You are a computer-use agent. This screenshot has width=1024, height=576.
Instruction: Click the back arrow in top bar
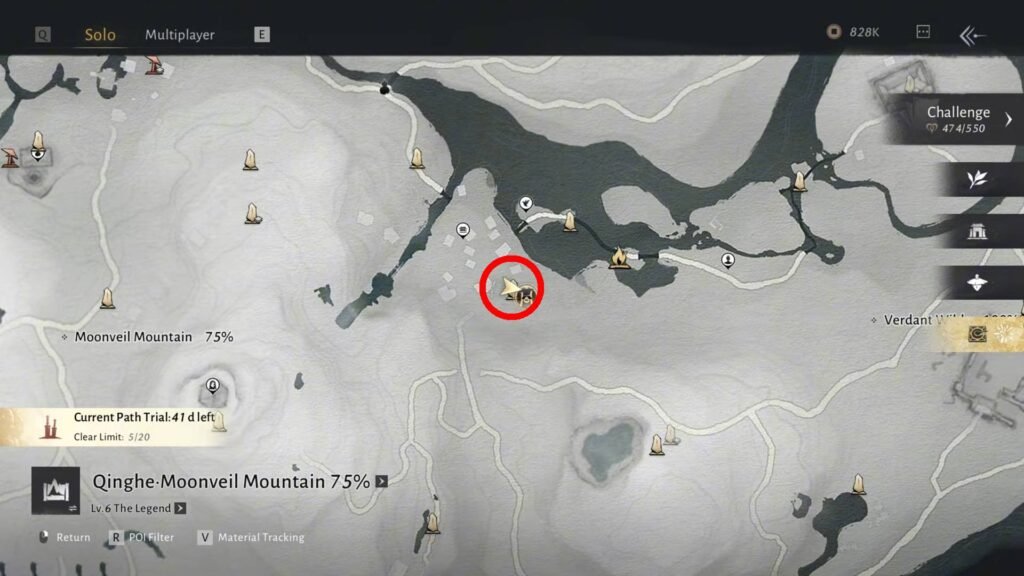click(x=972, y=35)
